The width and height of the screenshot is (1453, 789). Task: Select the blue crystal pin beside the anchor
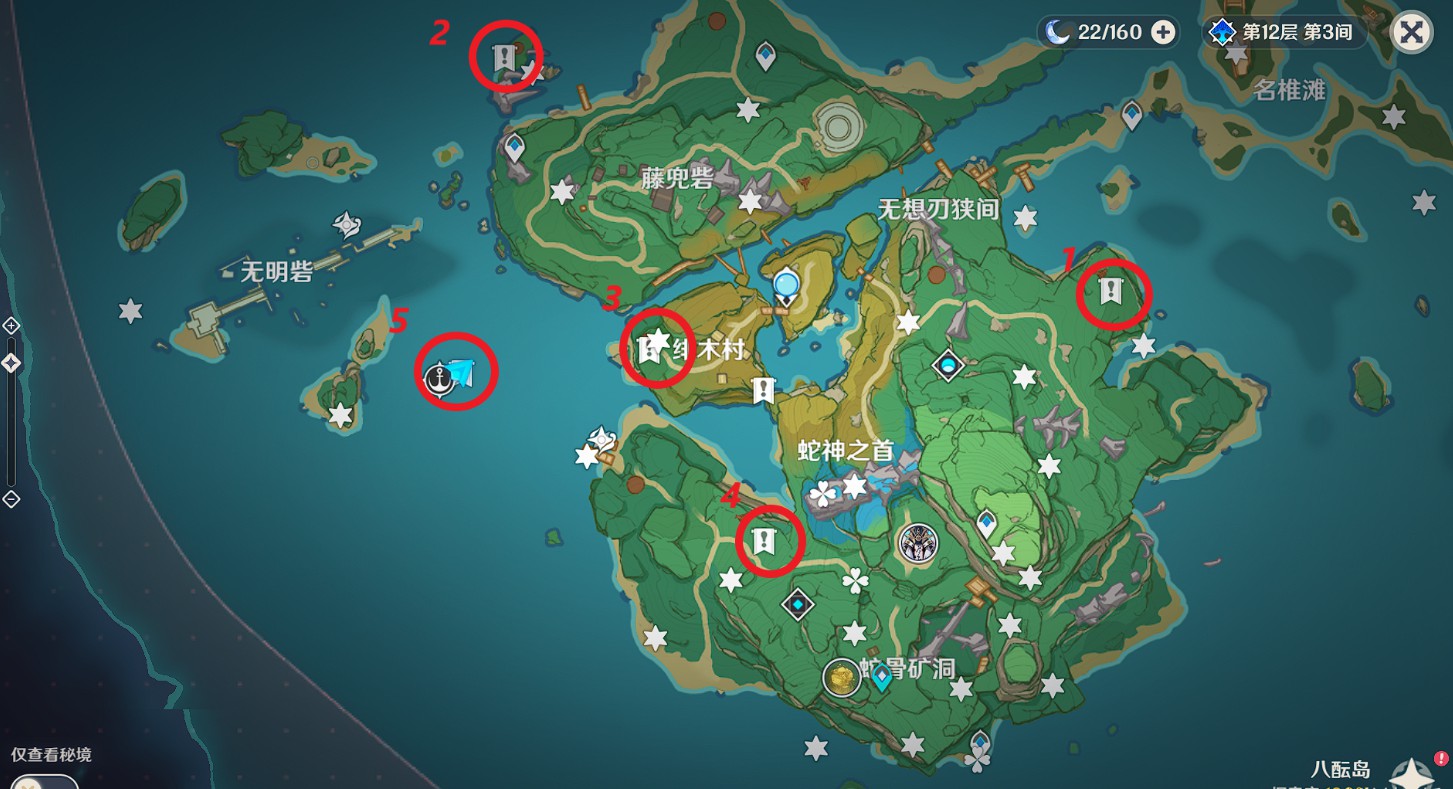(x=461, y=373)
